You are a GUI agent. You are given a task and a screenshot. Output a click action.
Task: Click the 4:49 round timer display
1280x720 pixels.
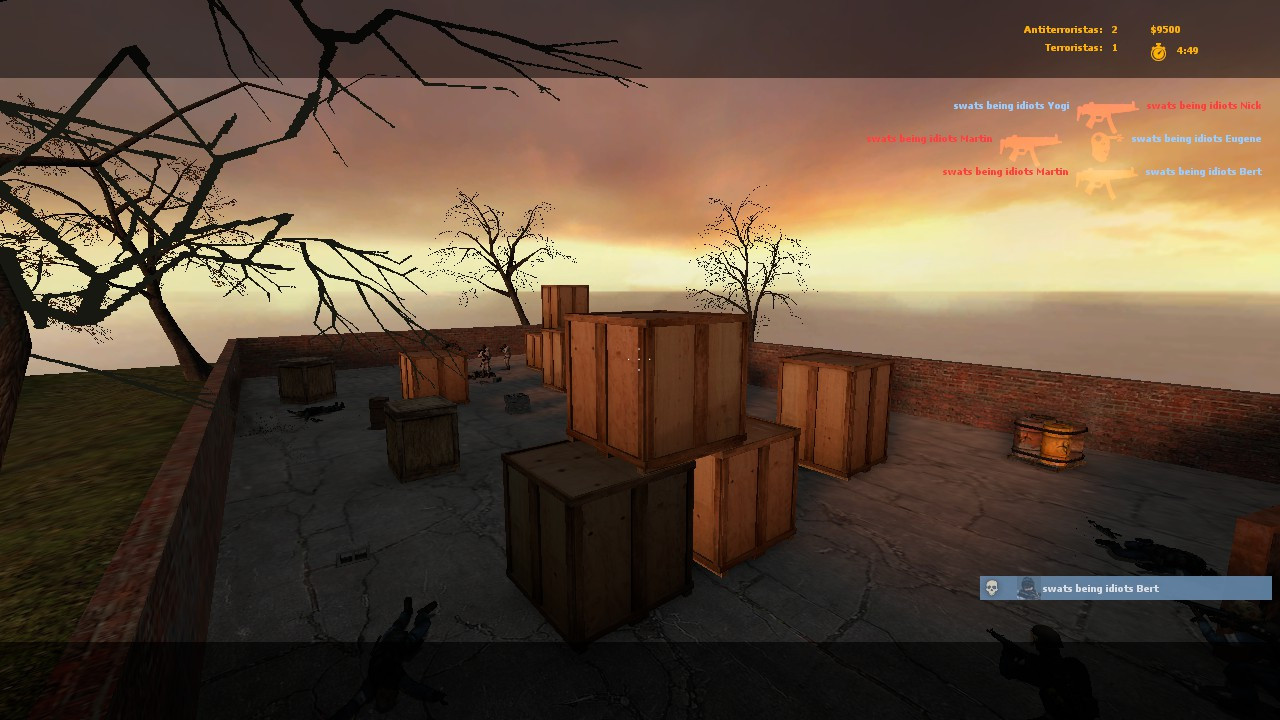click(x=1186, y=50)
